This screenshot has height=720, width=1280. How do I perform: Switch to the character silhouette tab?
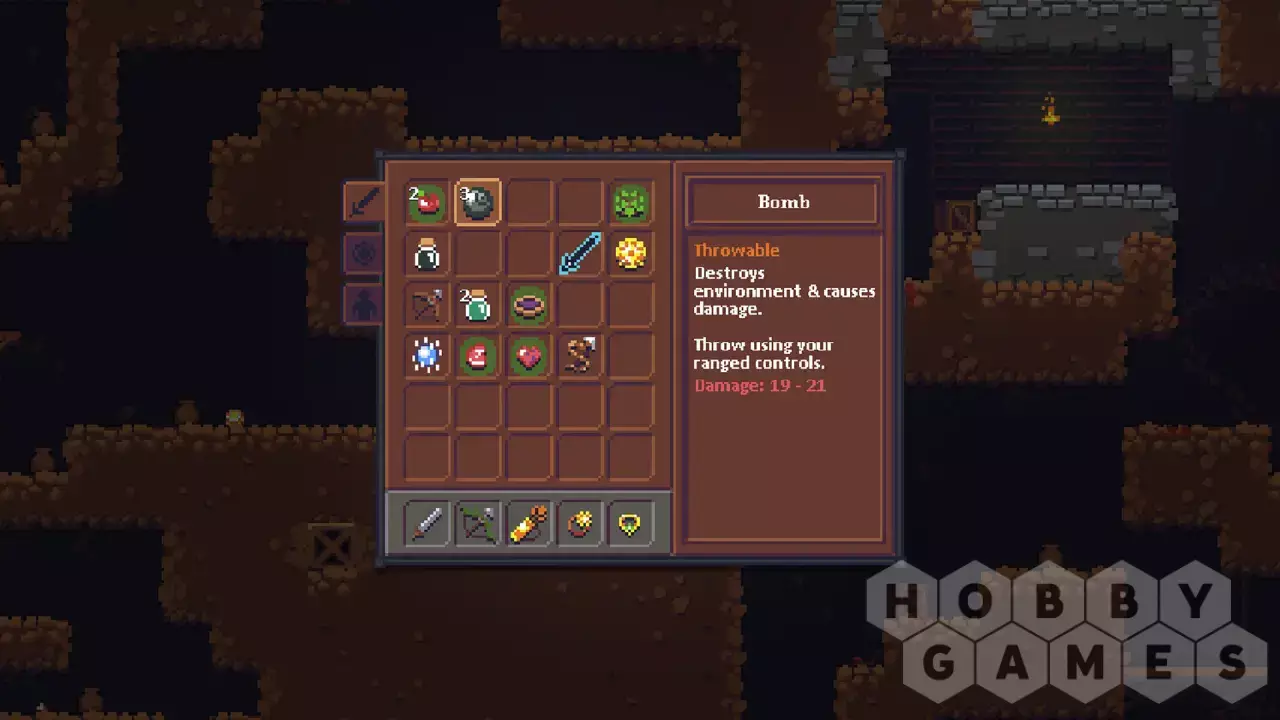coord(363,304)
